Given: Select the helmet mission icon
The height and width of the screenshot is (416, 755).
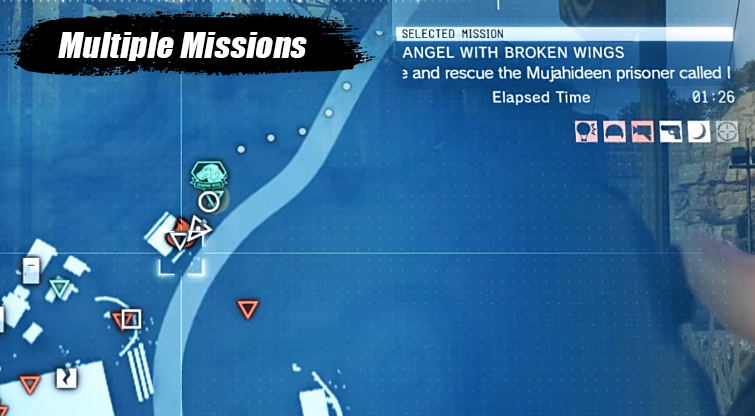Looking at the screenshot, I should [x=614, y=131].
